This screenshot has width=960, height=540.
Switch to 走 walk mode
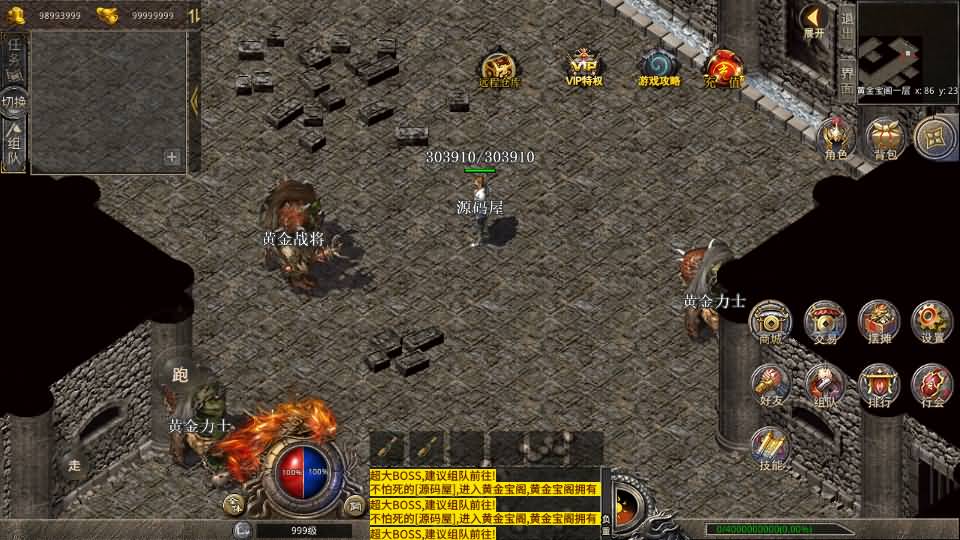(x=74, y=464)
